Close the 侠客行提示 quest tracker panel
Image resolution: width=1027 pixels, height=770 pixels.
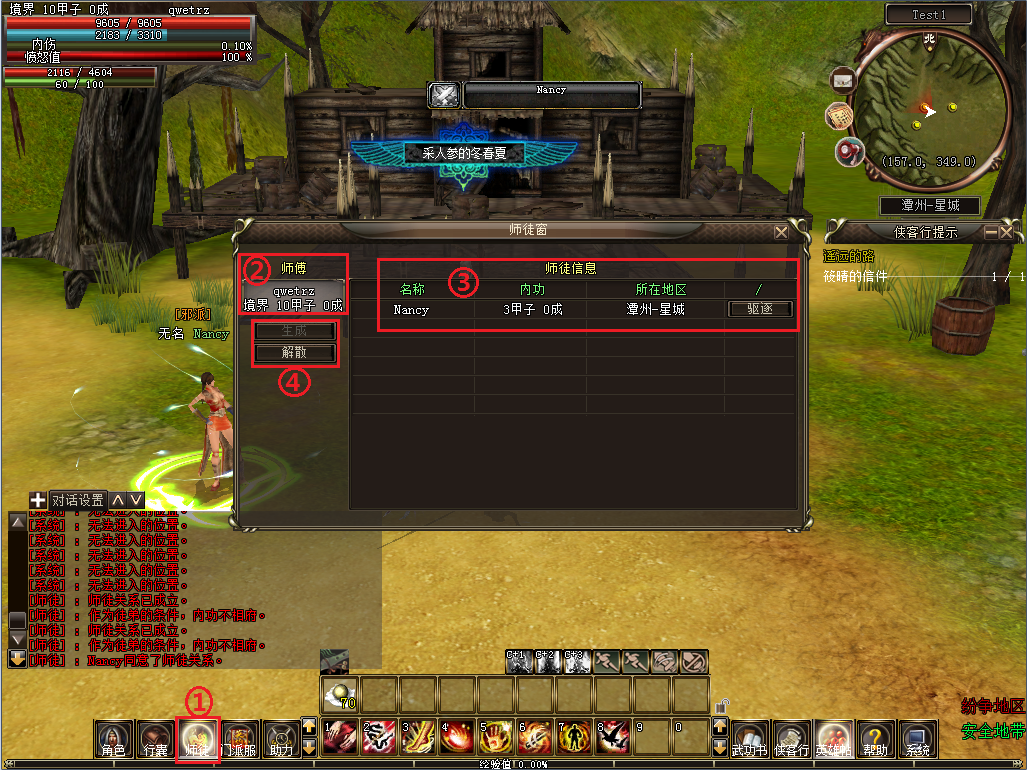coord(1007,232)
